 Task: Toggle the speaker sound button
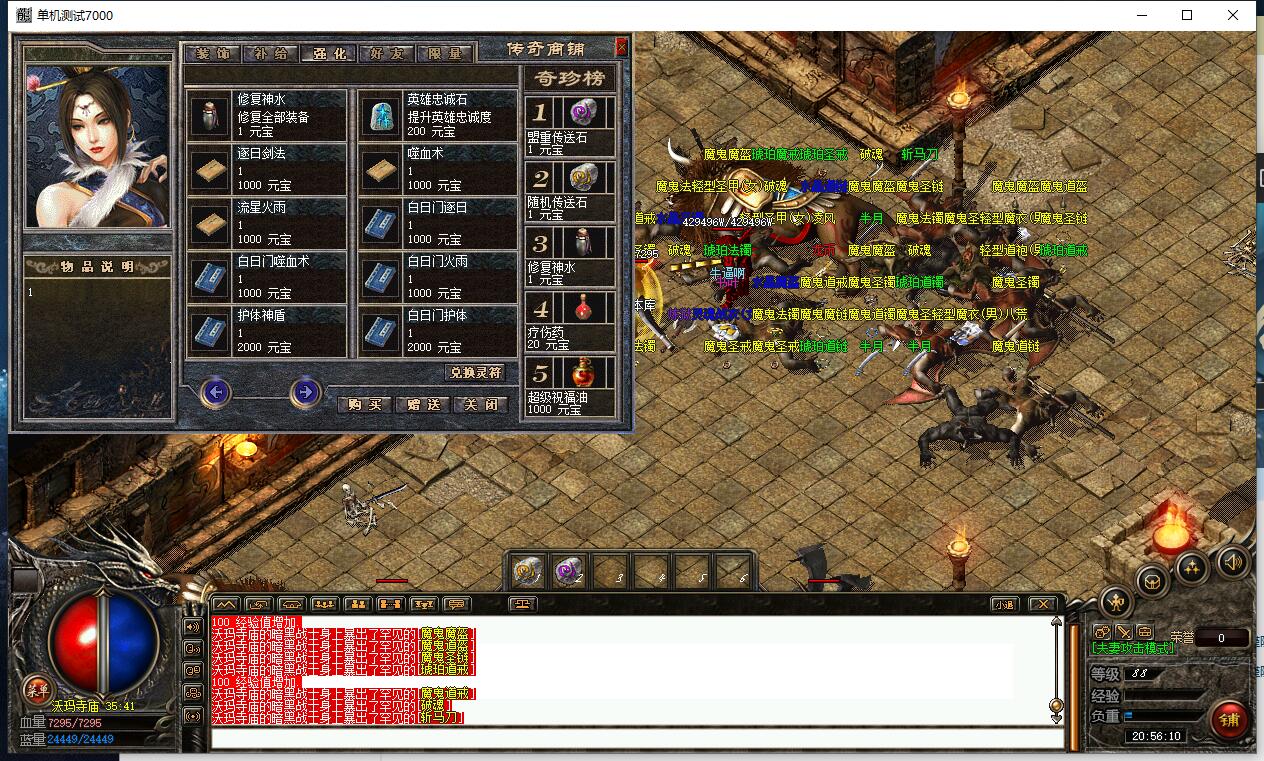coord(1232,564)
